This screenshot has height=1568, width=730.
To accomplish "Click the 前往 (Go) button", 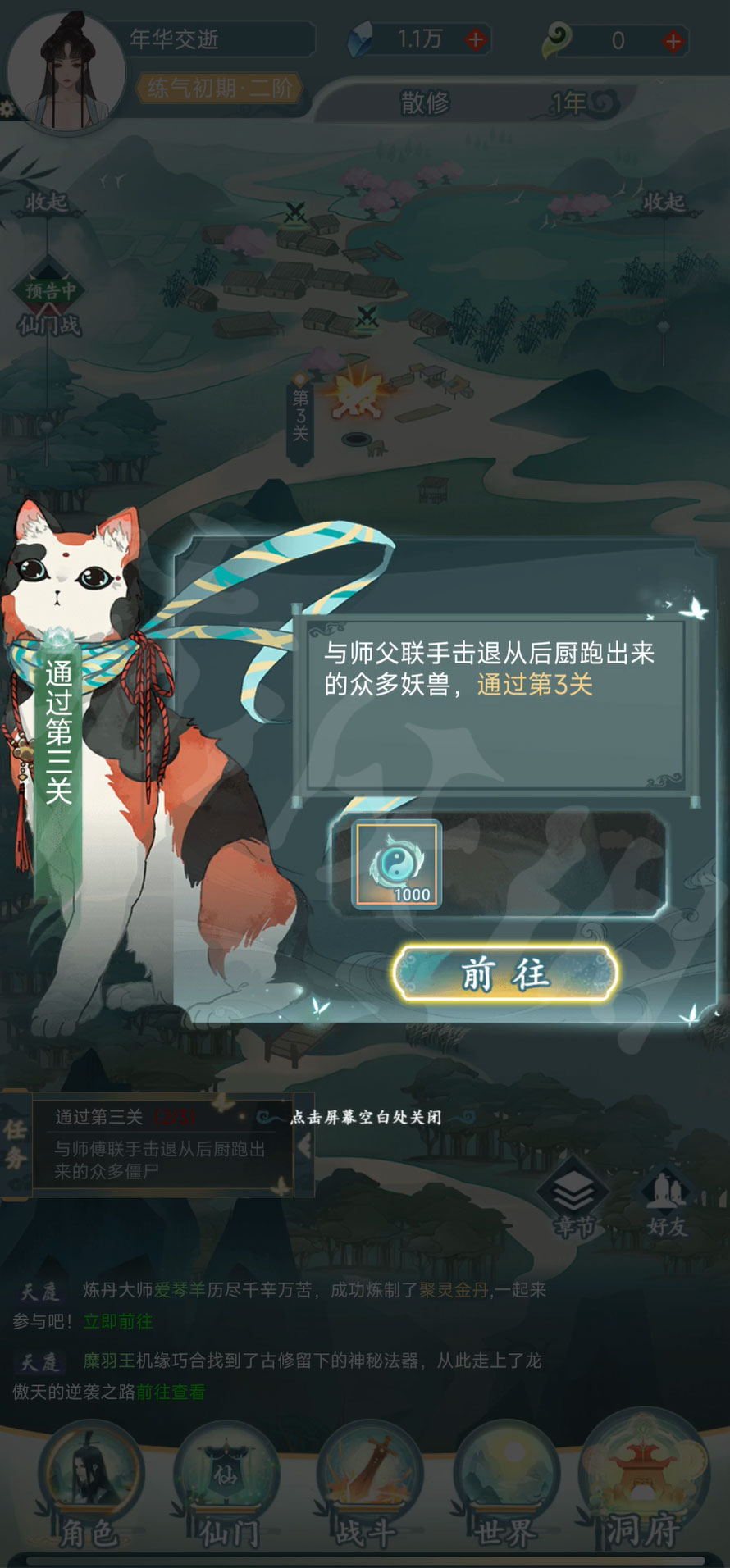I will click(x=504, y=973).
